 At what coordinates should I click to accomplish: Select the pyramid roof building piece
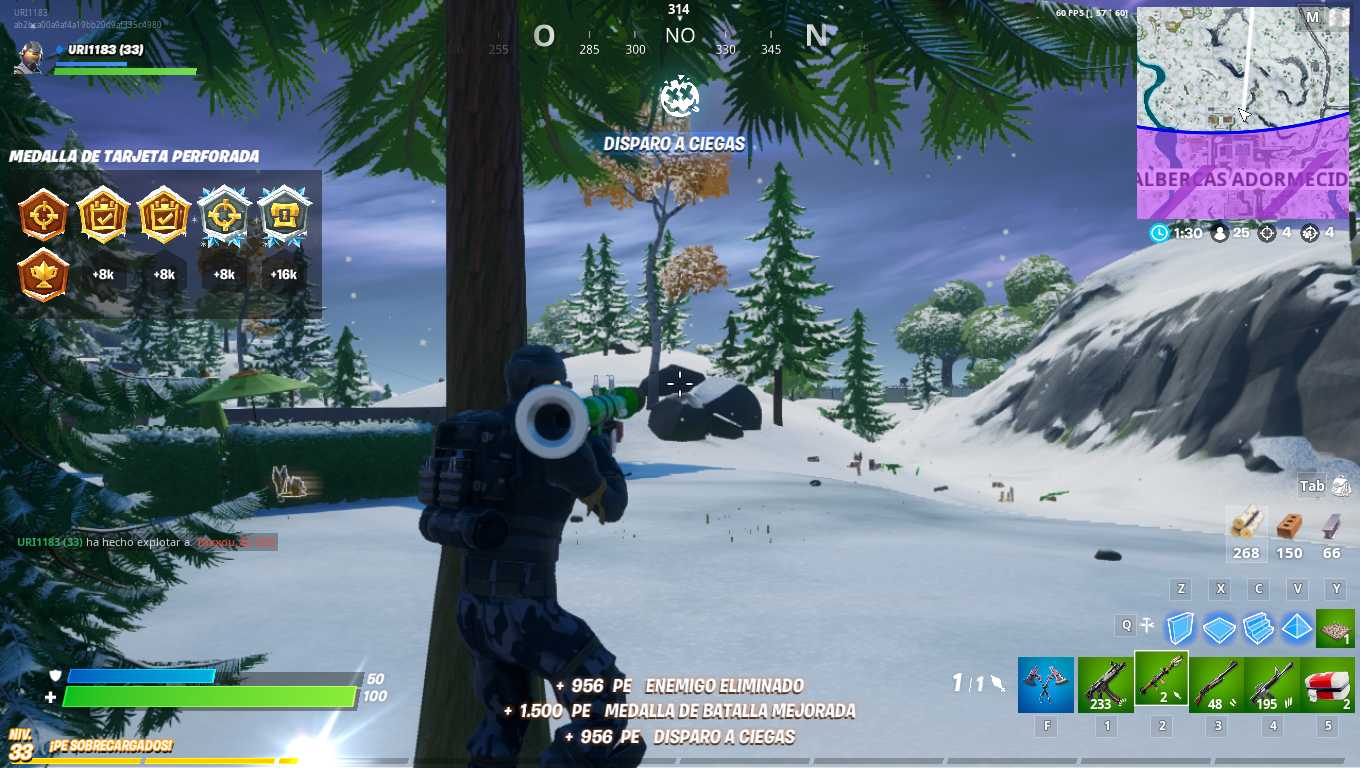click(x=1297, y=627)
